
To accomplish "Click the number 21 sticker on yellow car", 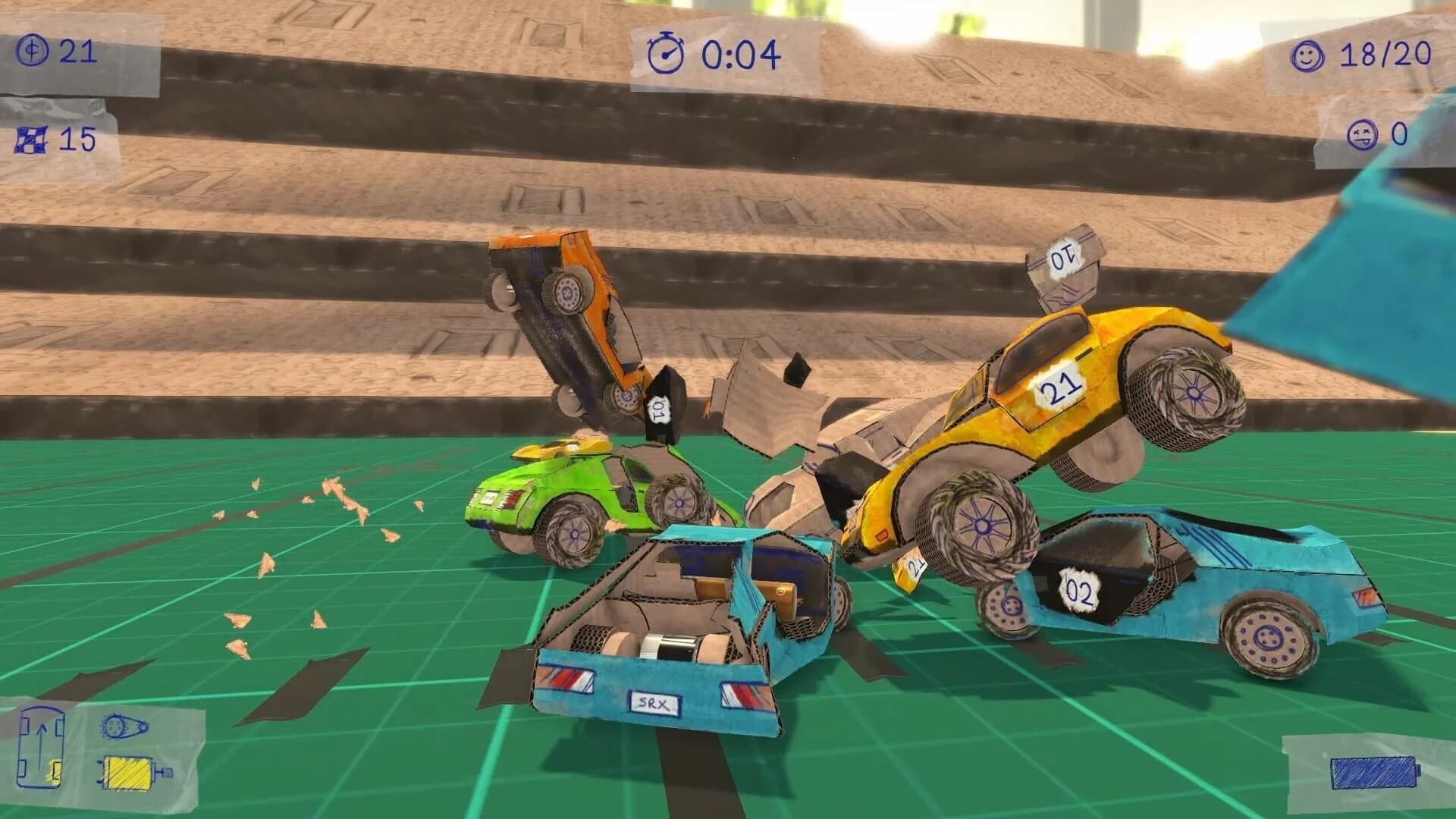I will (x=1061, y=385).
